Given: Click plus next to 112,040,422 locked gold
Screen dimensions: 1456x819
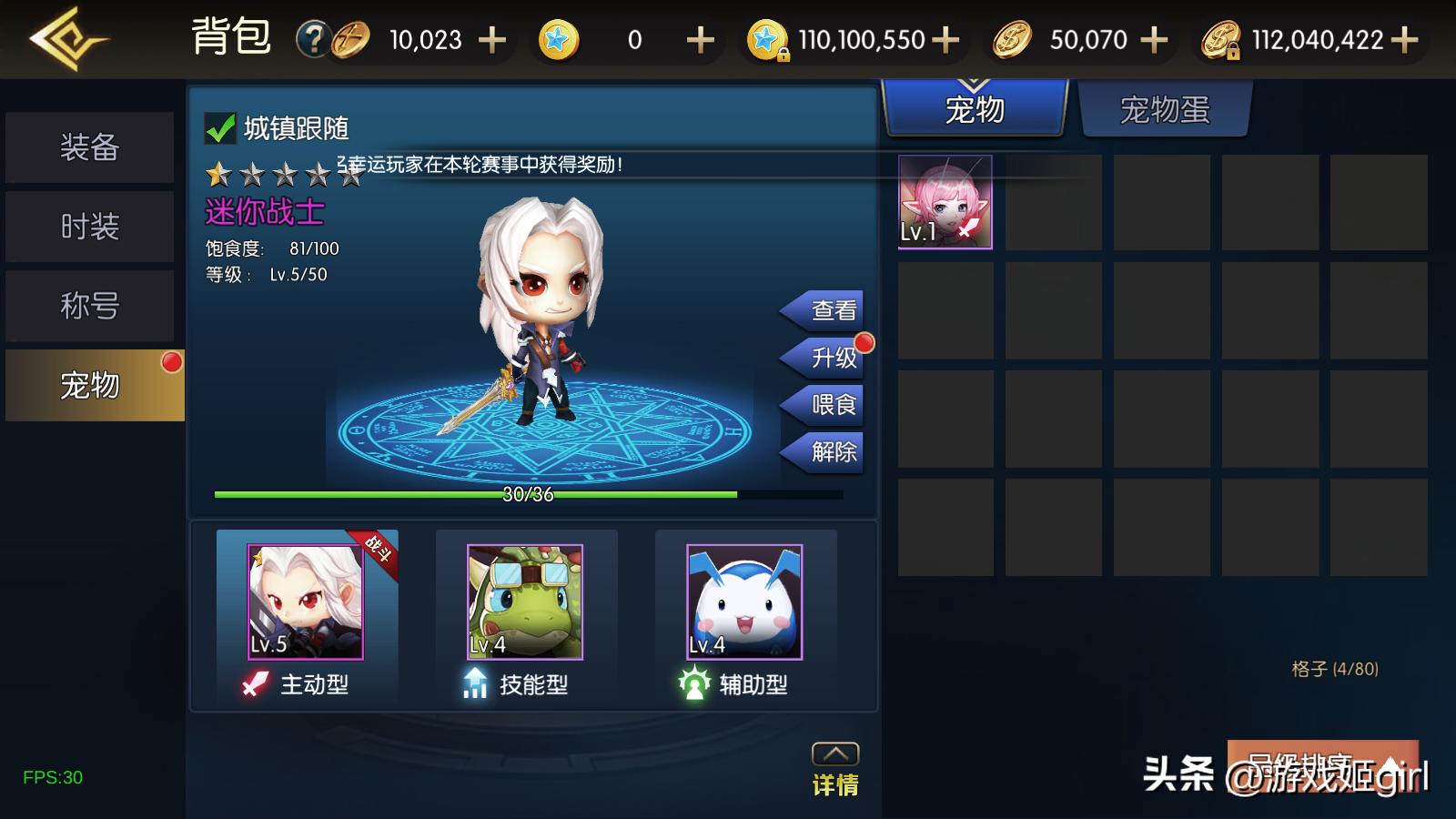Looking at the screenshot, I should tap(1405, 40).
